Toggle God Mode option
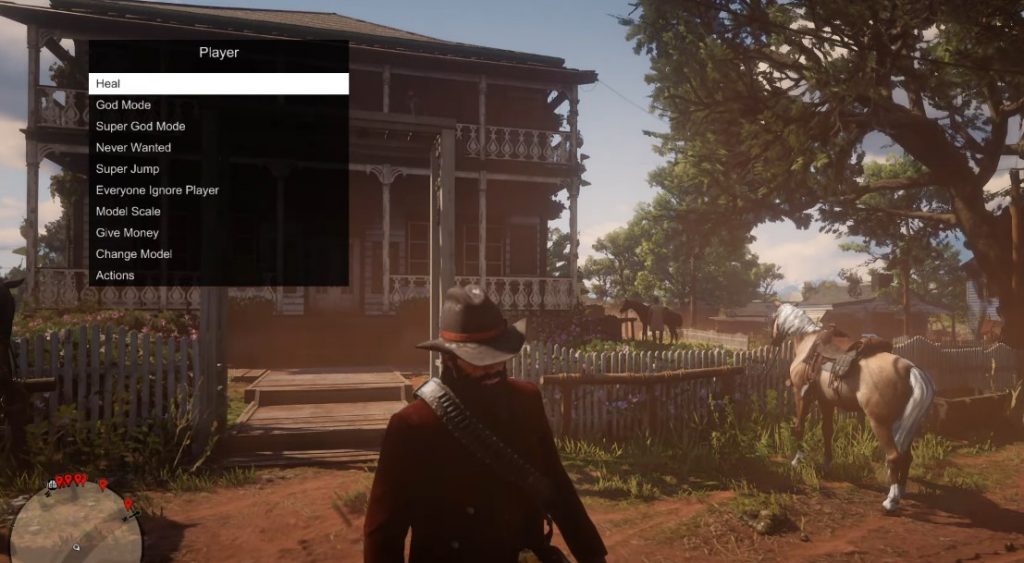1024x563 pixels. coord(218,105)
